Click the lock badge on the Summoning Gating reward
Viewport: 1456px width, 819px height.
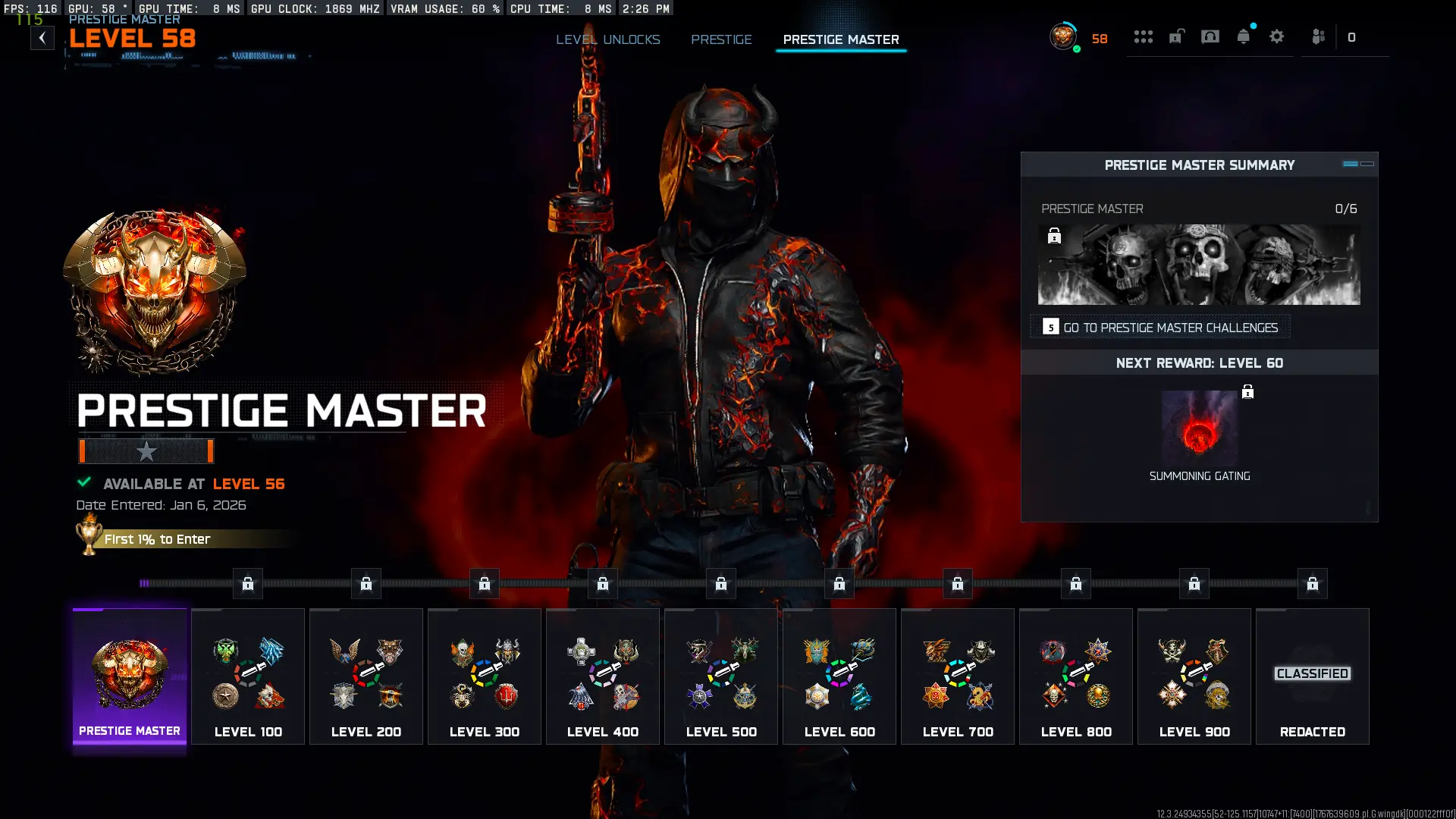[x=1249, y=392]
